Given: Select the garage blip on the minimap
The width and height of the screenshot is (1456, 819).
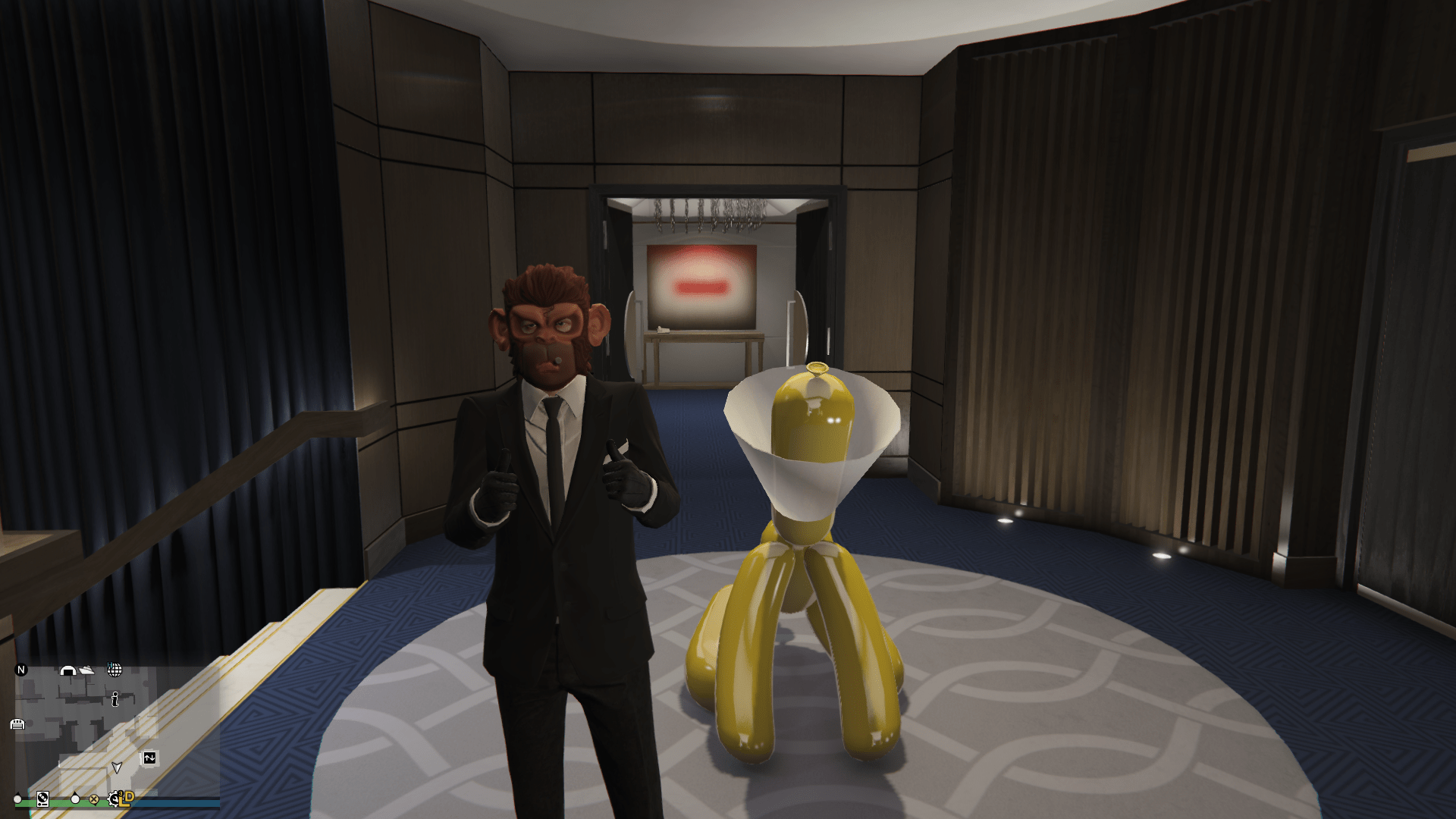Looking at the screenshot, I should point(17,725).
